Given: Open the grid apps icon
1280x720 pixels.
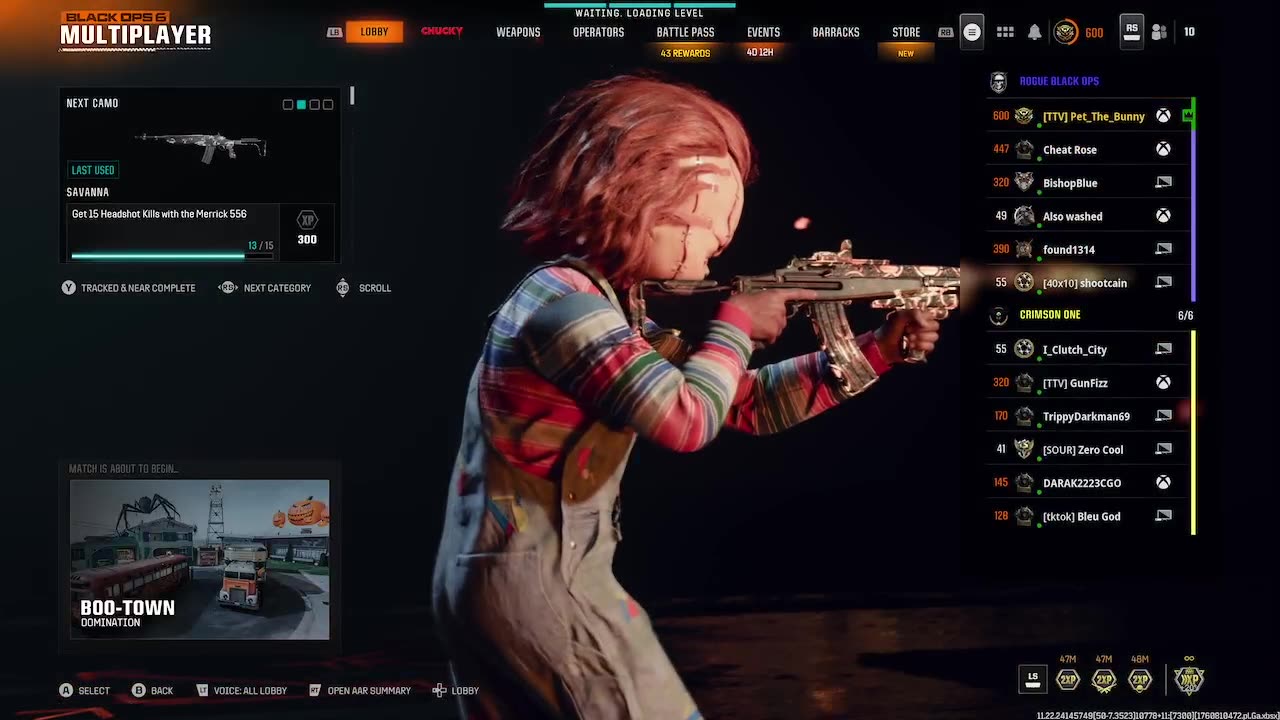Looking at the screenshot, I should pos(1005,32).
